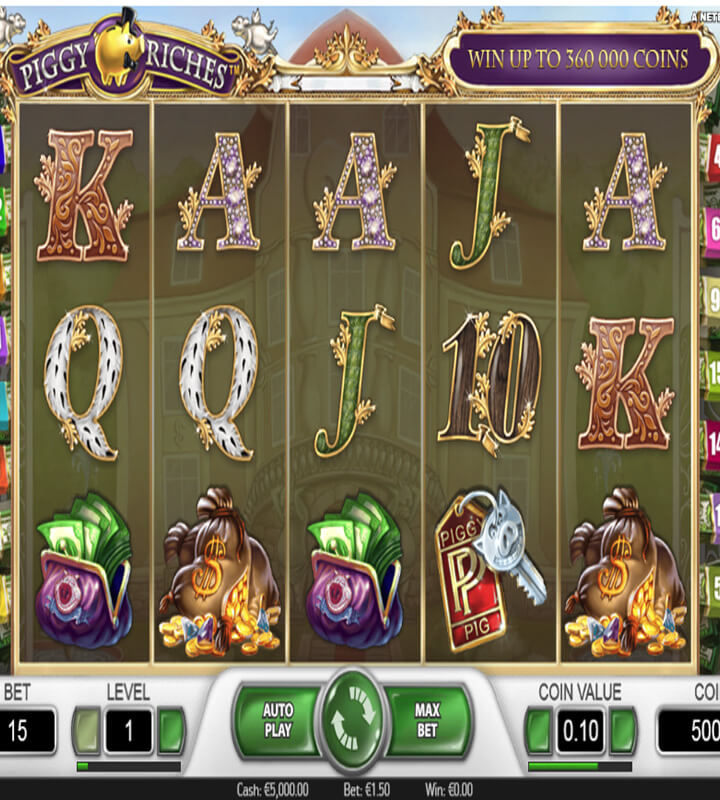Image resolution: width=720 pixels, height=800 pixels.
Task: Increase the bet level
Action: point(172,729)
